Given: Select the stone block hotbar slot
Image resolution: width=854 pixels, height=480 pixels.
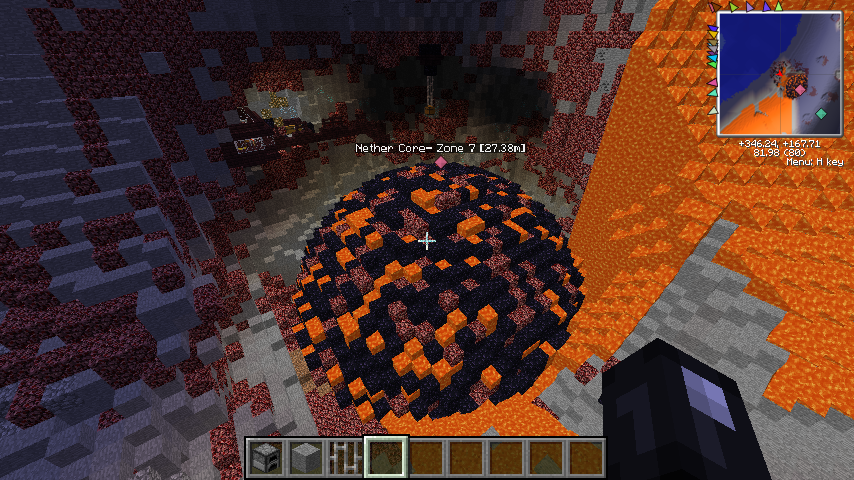Looking at the screenshot, I should (305, 457).
